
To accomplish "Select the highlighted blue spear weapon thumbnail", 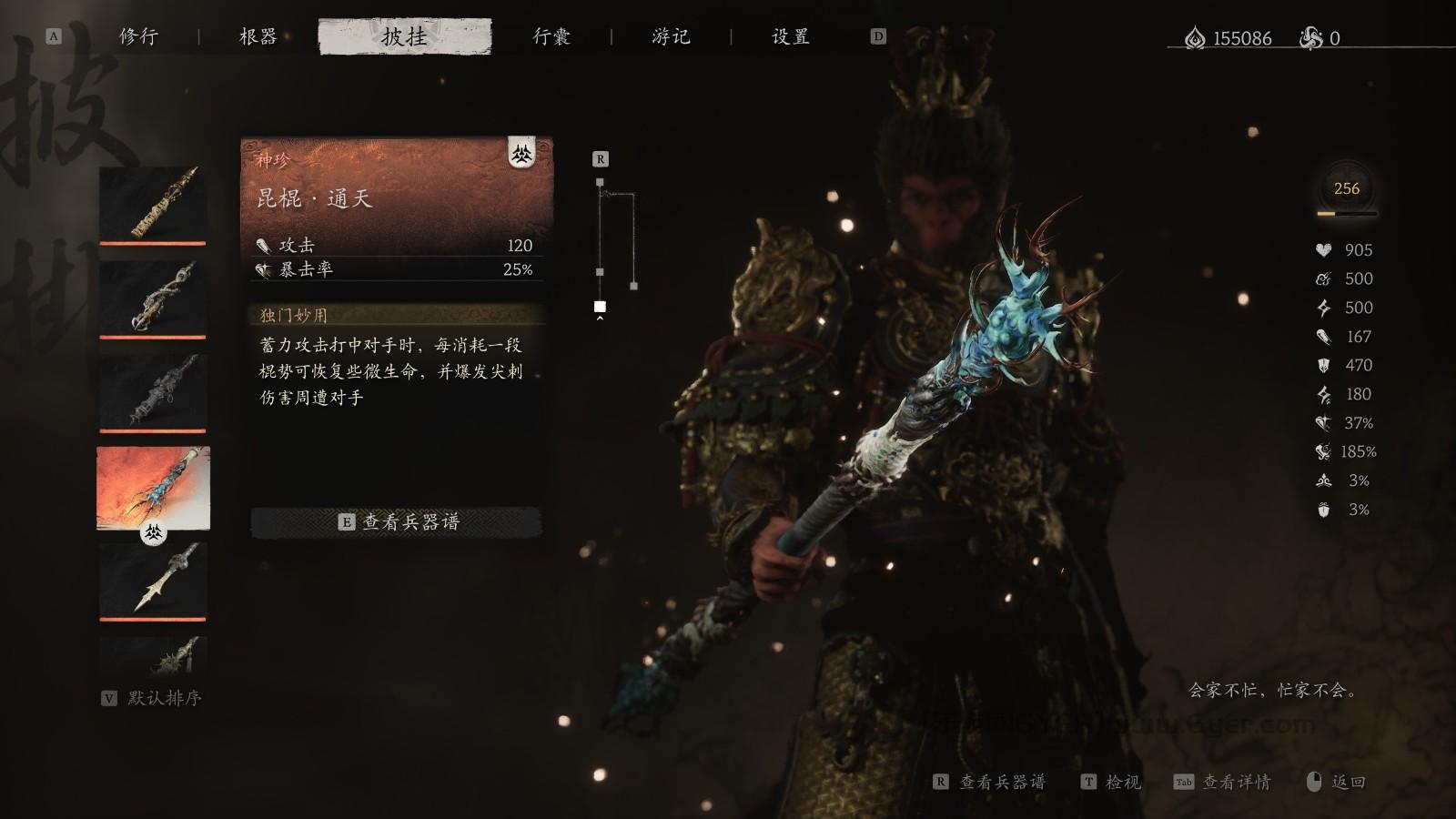I will coord(152,489).
